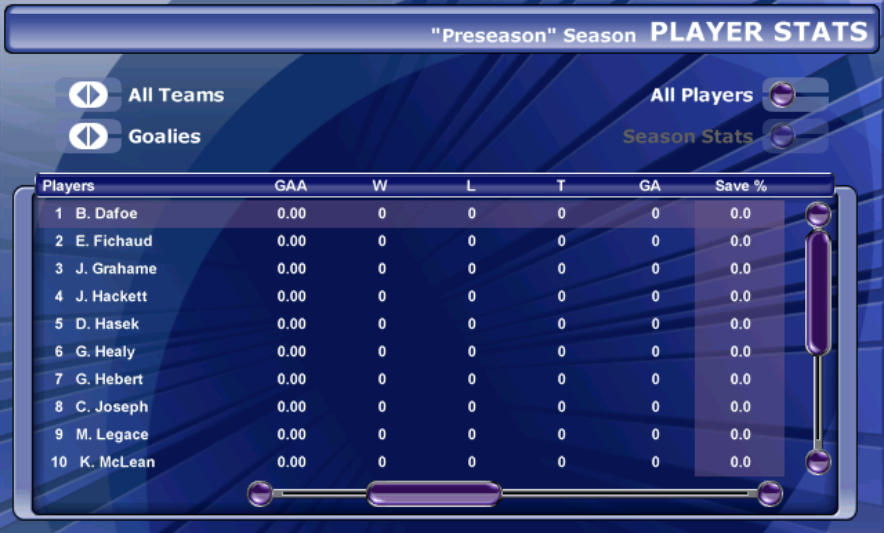Choose the C. Joseph row
This screenshot has width=884, height=533.
tap(111, 407)
